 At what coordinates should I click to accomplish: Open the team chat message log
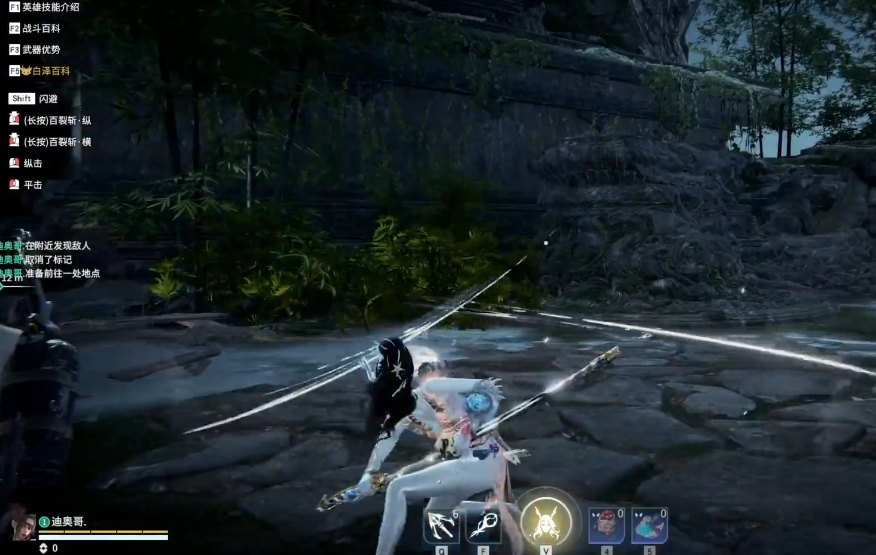coord(50,259)
